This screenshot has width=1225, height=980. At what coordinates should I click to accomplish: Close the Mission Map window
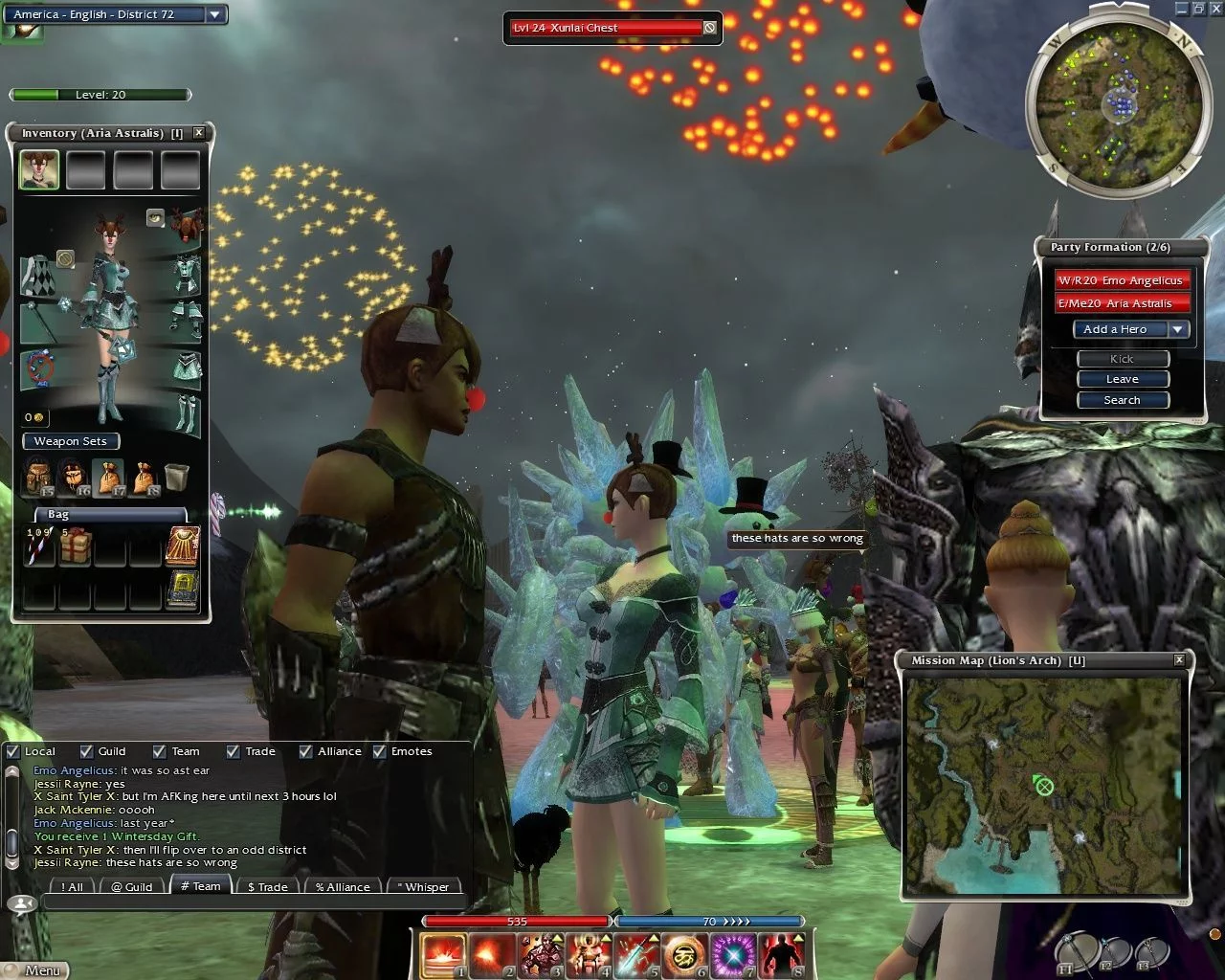(1179, 659)
